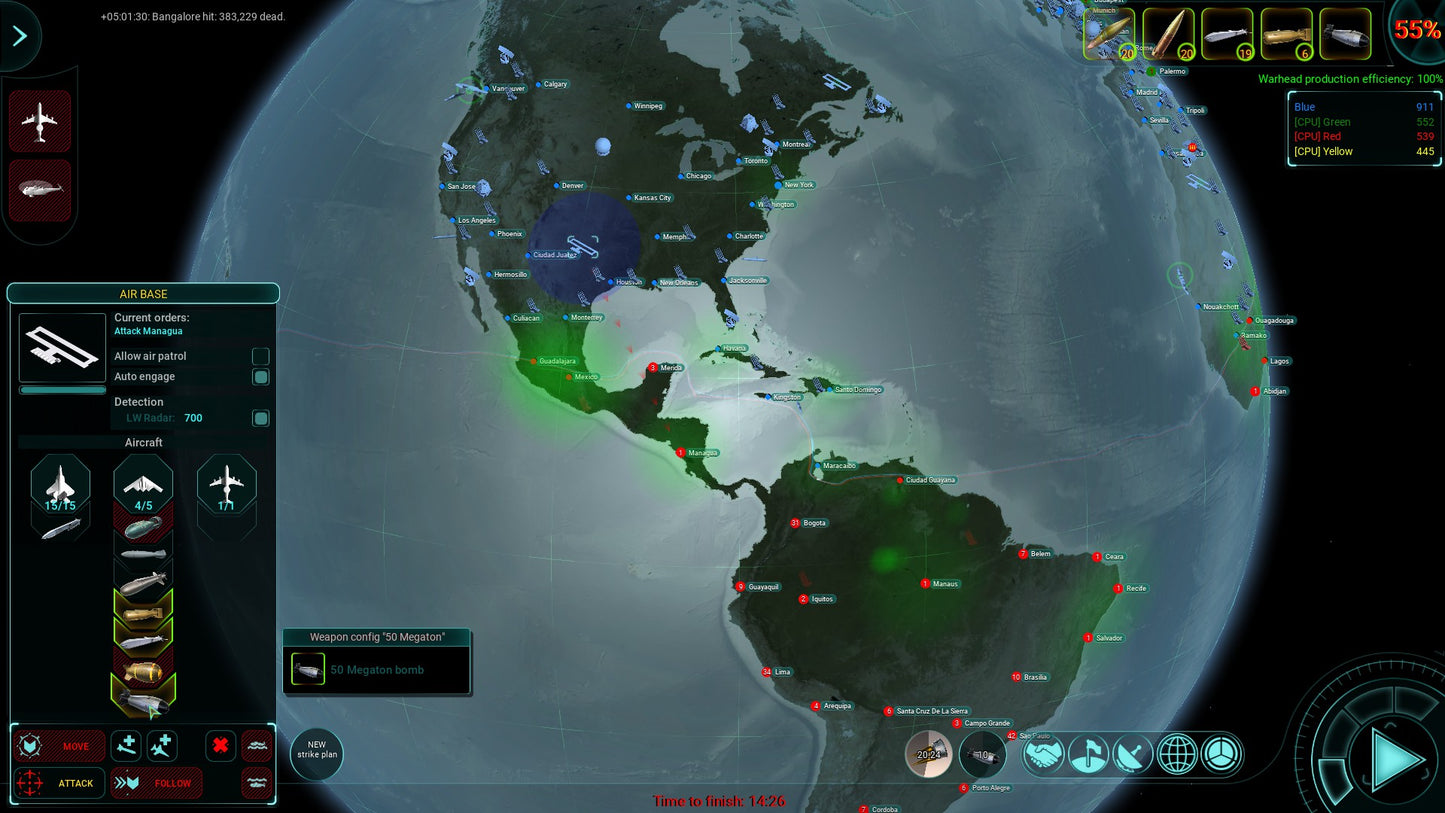The height and width of the screenshot is (813, 1445).
Task: Enable the Allow air patrol checkbox
Action: tap(260, 356)
